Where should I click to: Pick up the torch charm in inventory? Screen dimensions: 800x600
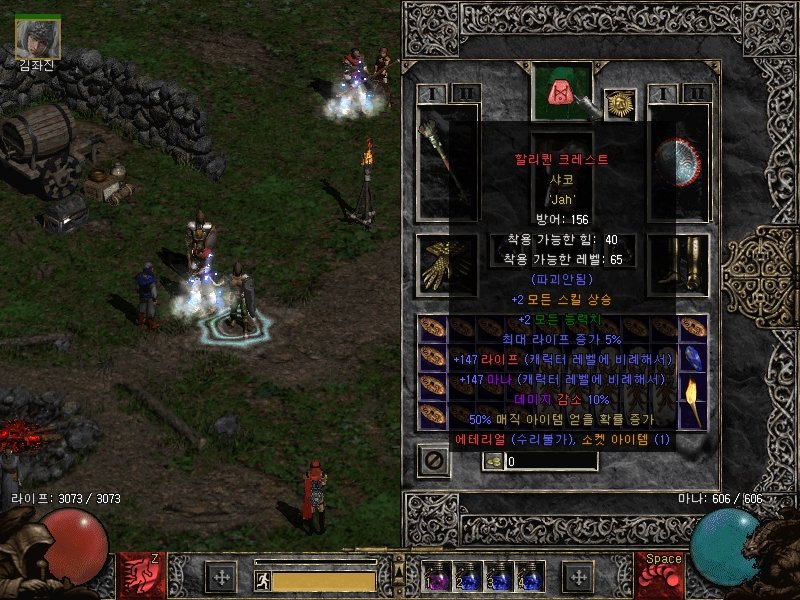693,399
